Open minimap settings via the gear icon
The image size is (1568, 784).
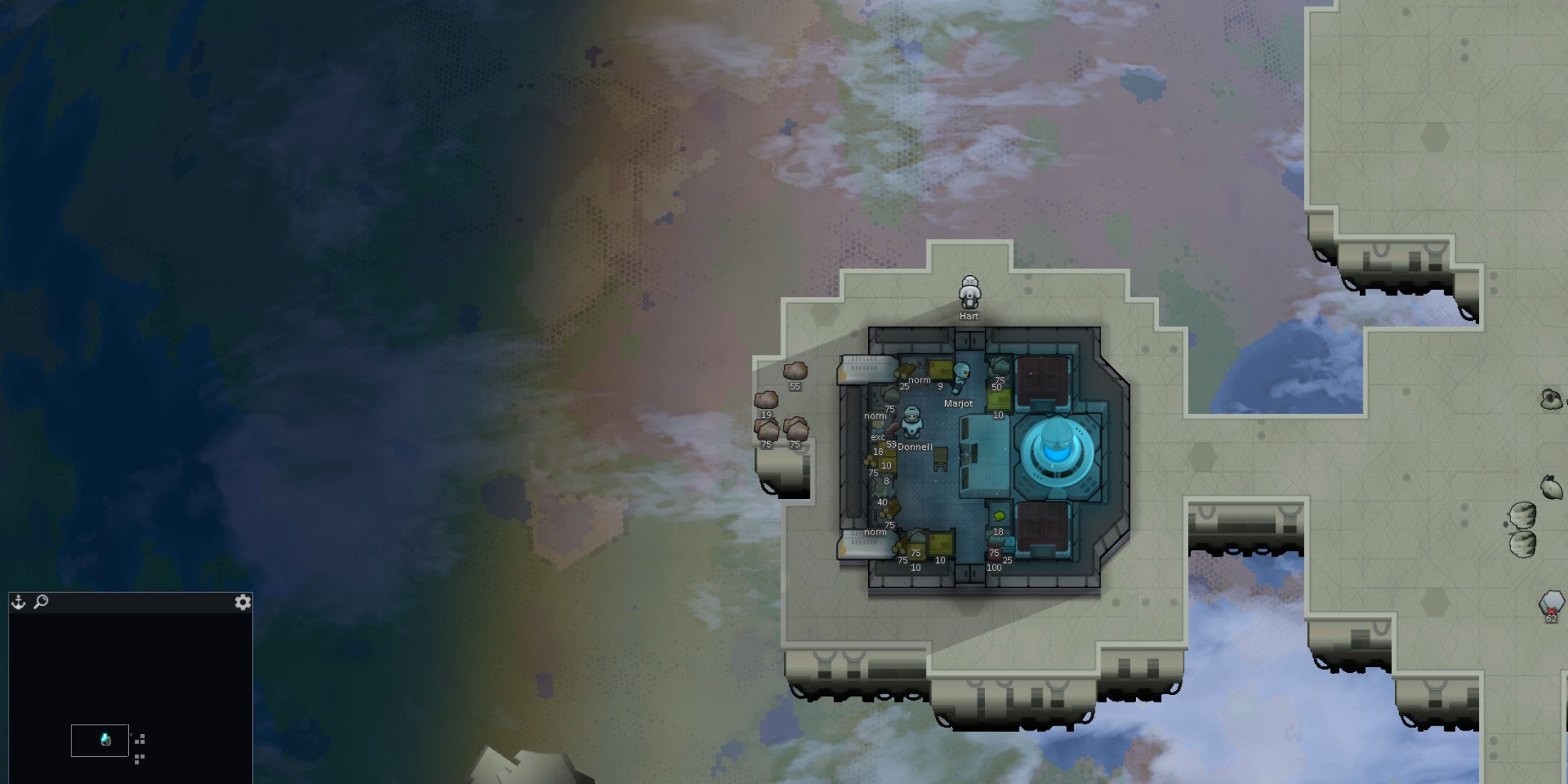[242, 602]
